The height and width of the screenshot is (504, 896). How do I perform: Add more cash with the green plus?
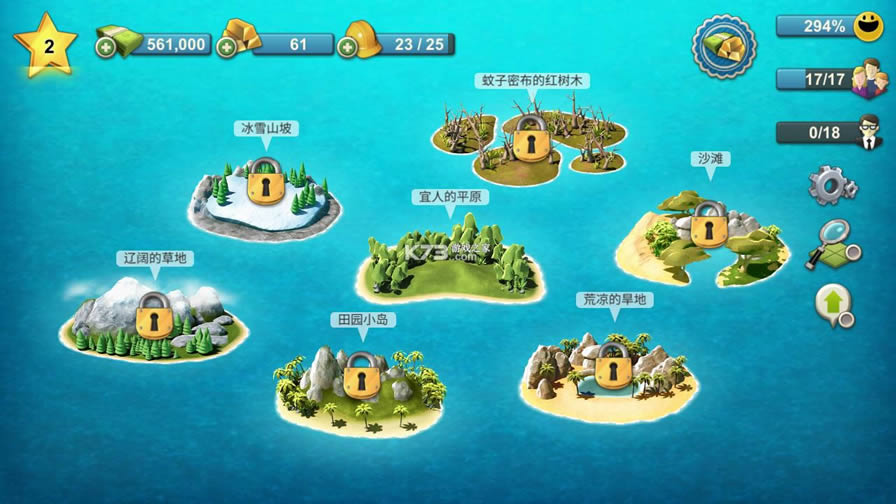tap(106, 46)
